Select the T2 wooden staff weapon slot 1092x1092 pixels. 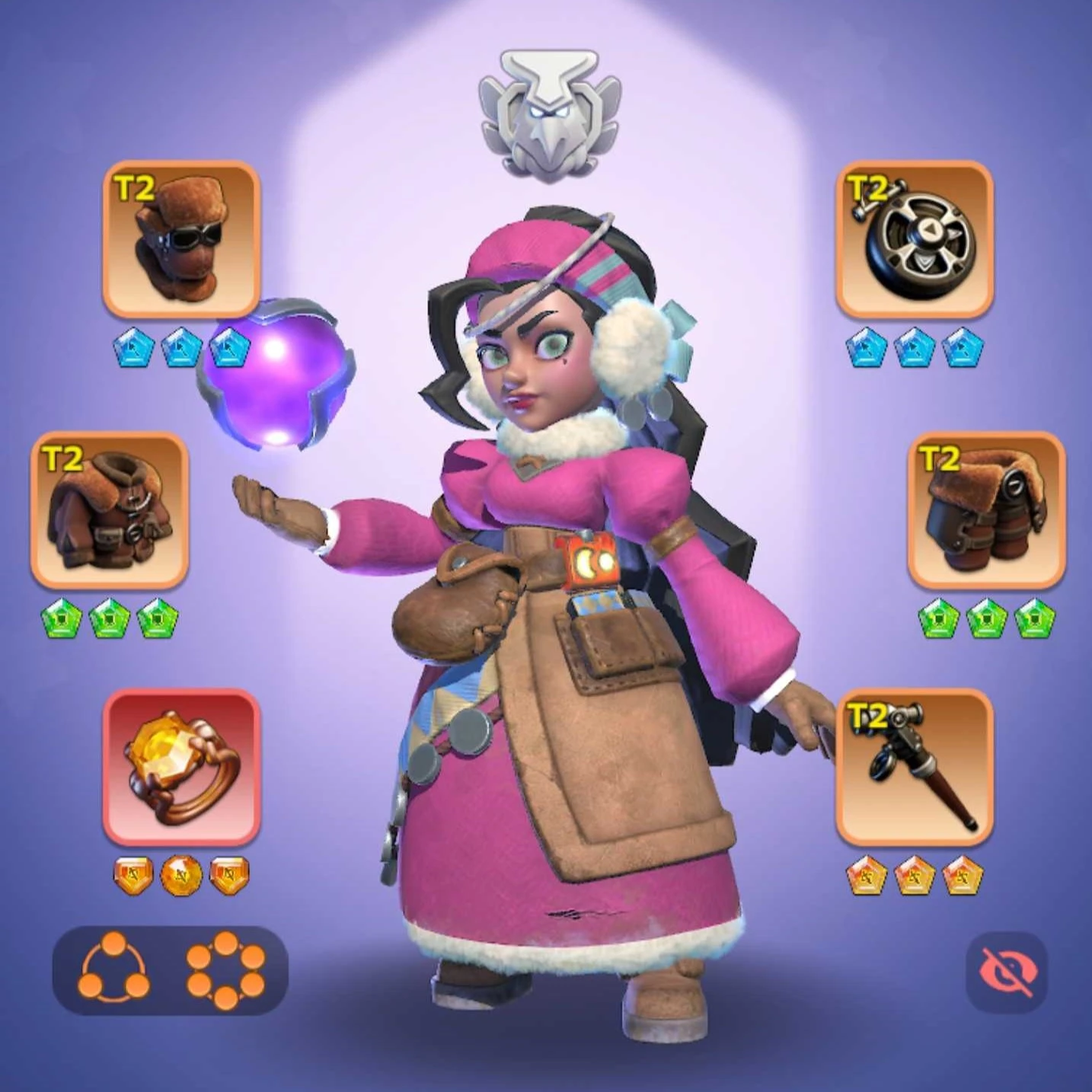[x=914, y=767]
